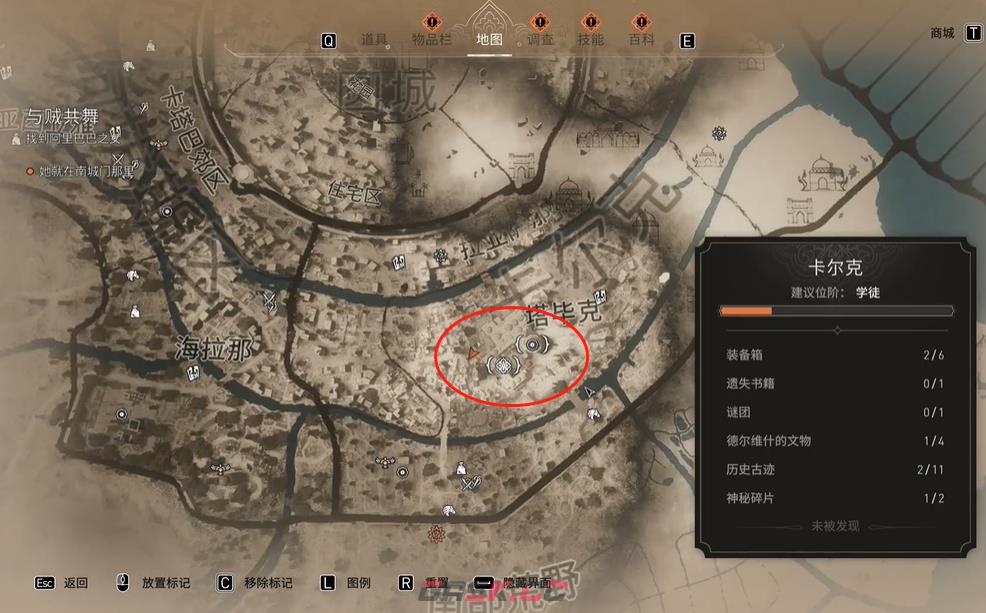This screenshot has height=613, width=986.
Task: Go to the 百科 codex tab
Action: tap(641, 40)
